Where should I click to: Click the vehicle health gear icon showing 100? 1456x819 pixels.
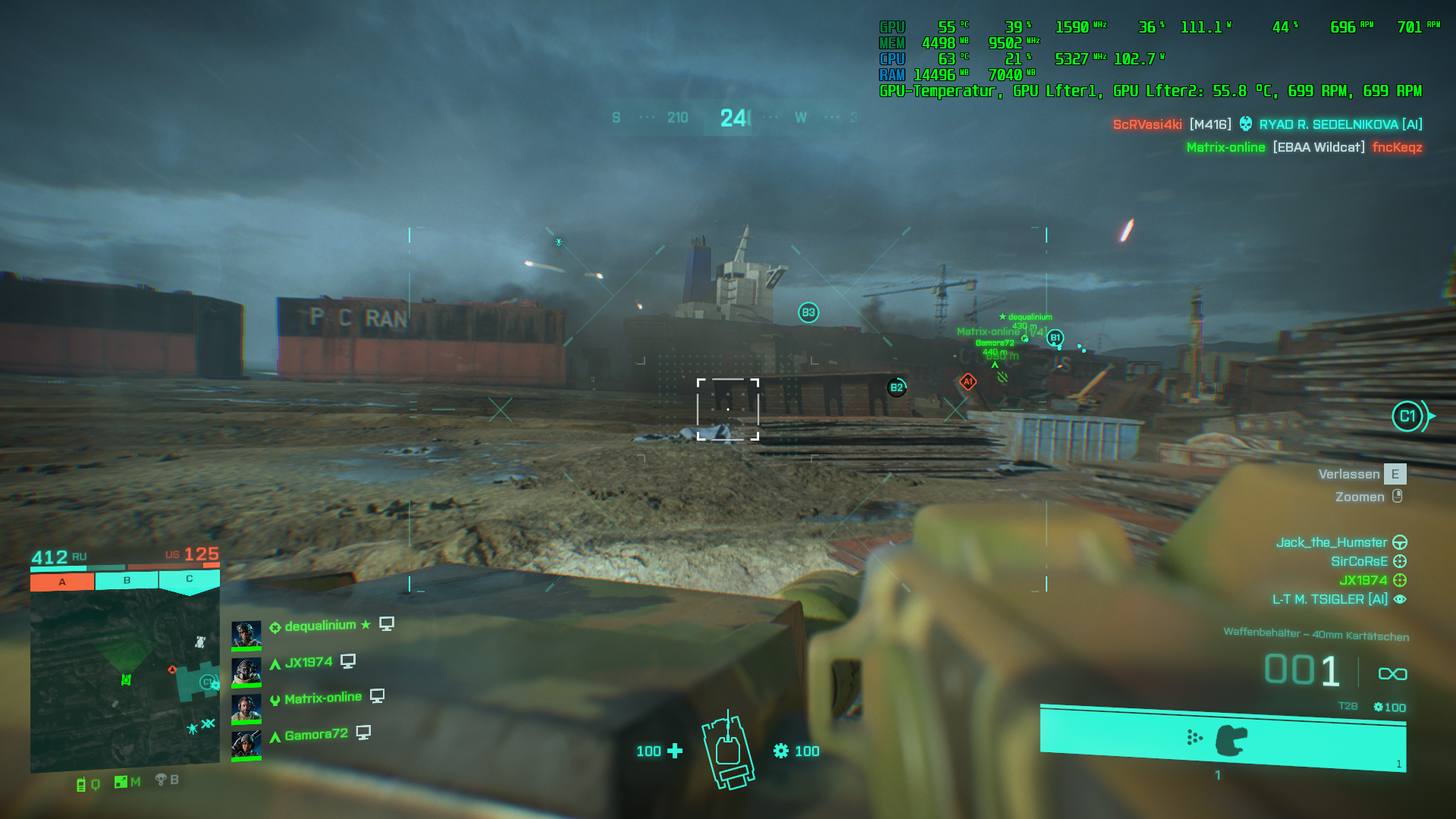[x=782, y=752]
